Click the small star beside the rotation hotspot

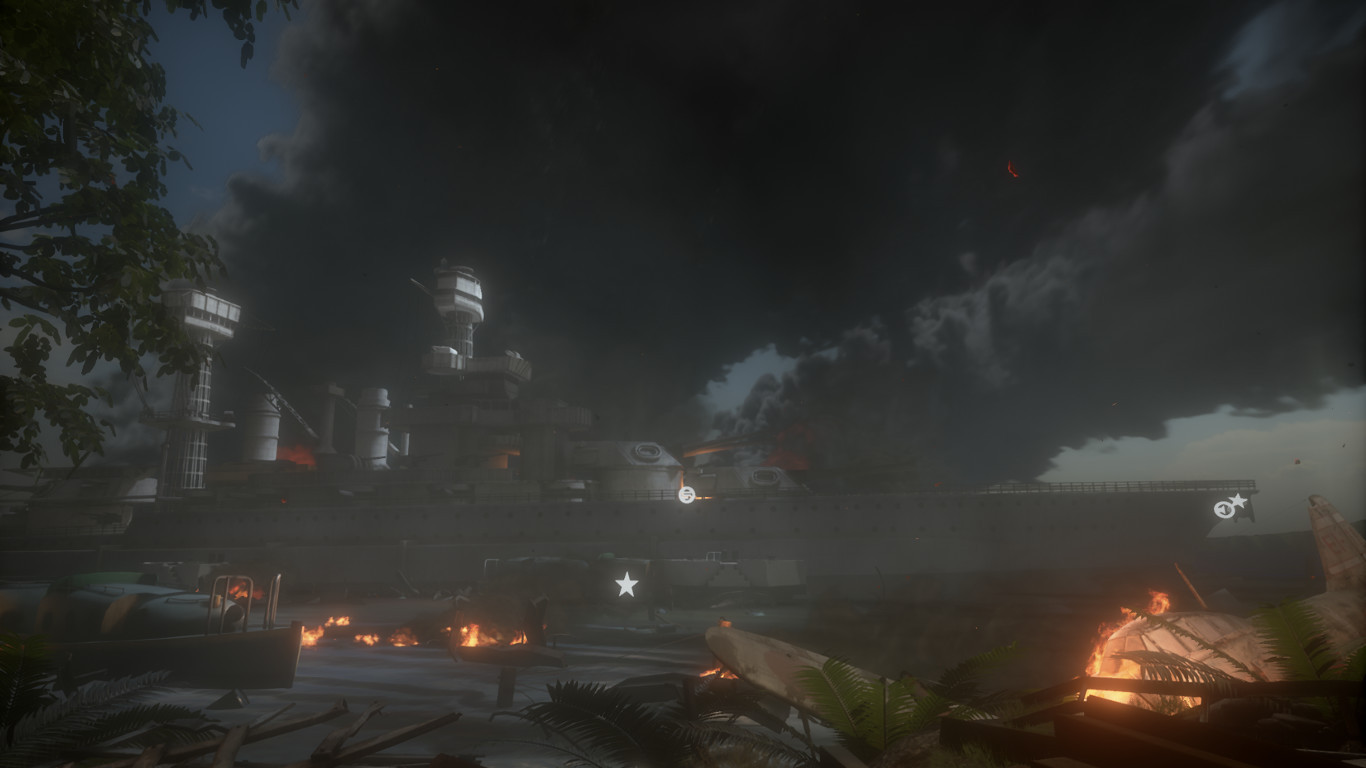(x=1238, y=501)
